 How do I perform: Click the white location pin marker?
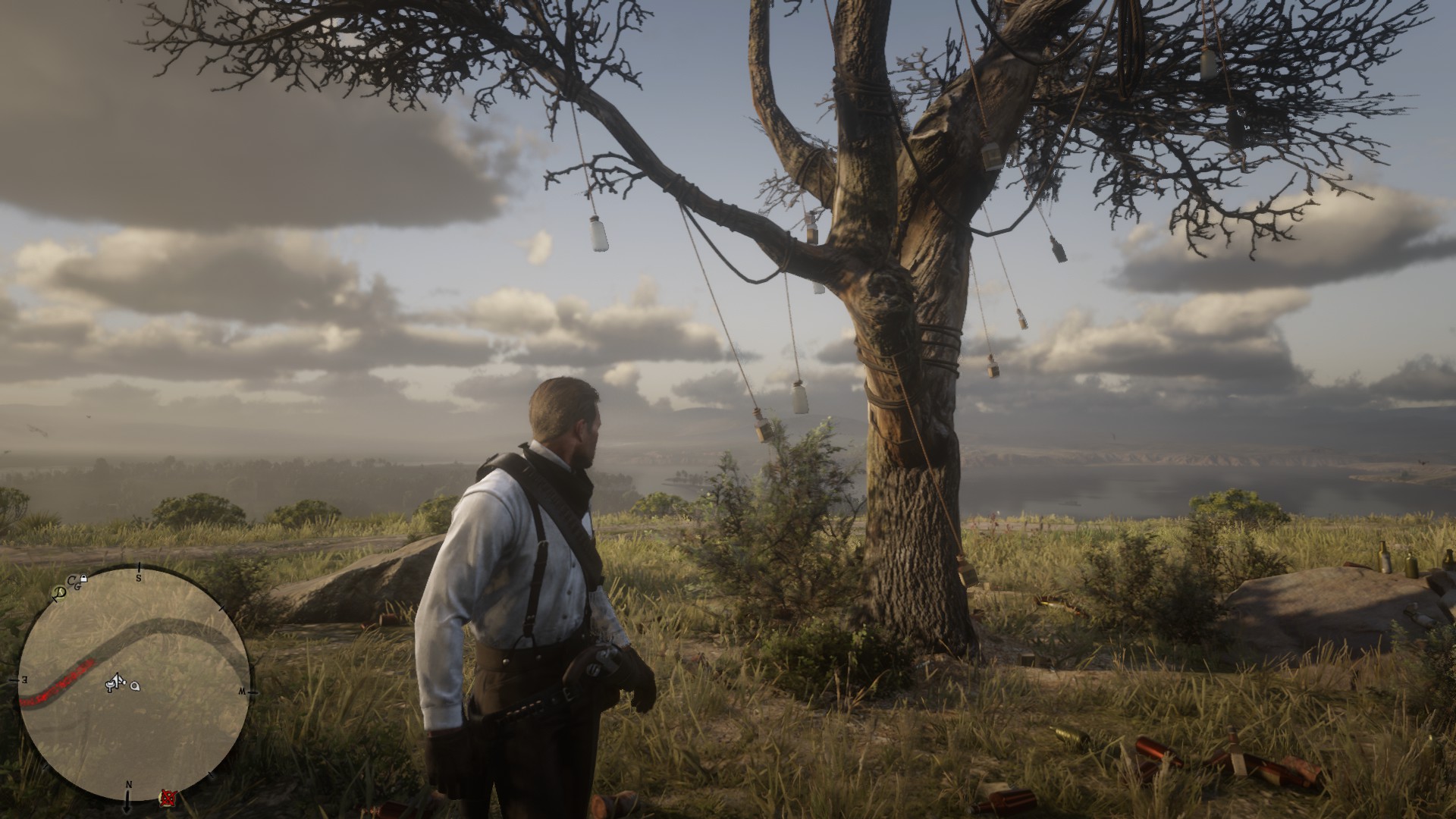pyautogui.click(x=135, y=686)
